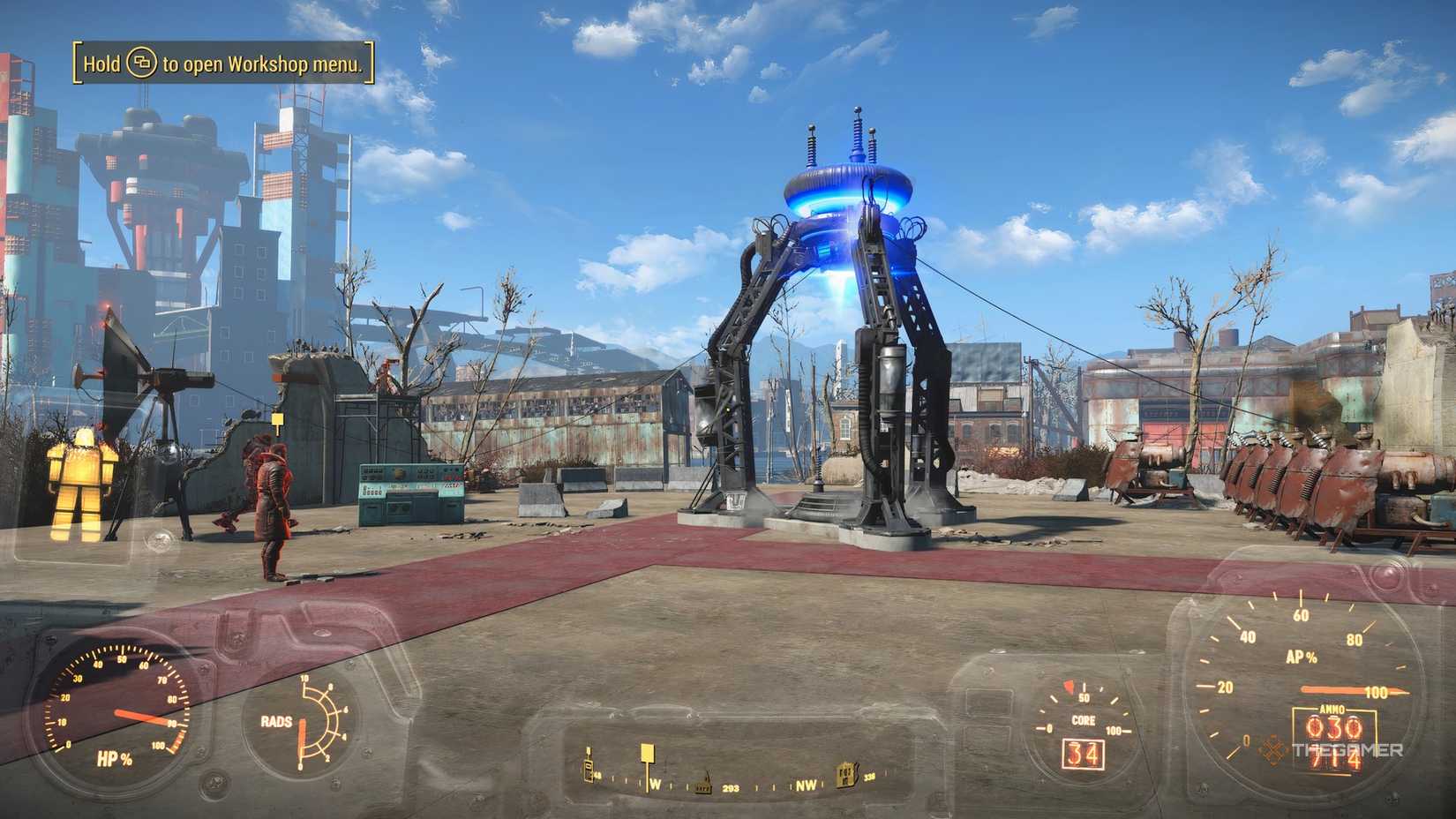Click the church landmark icon near heading 293

click(x=702, y=783)
